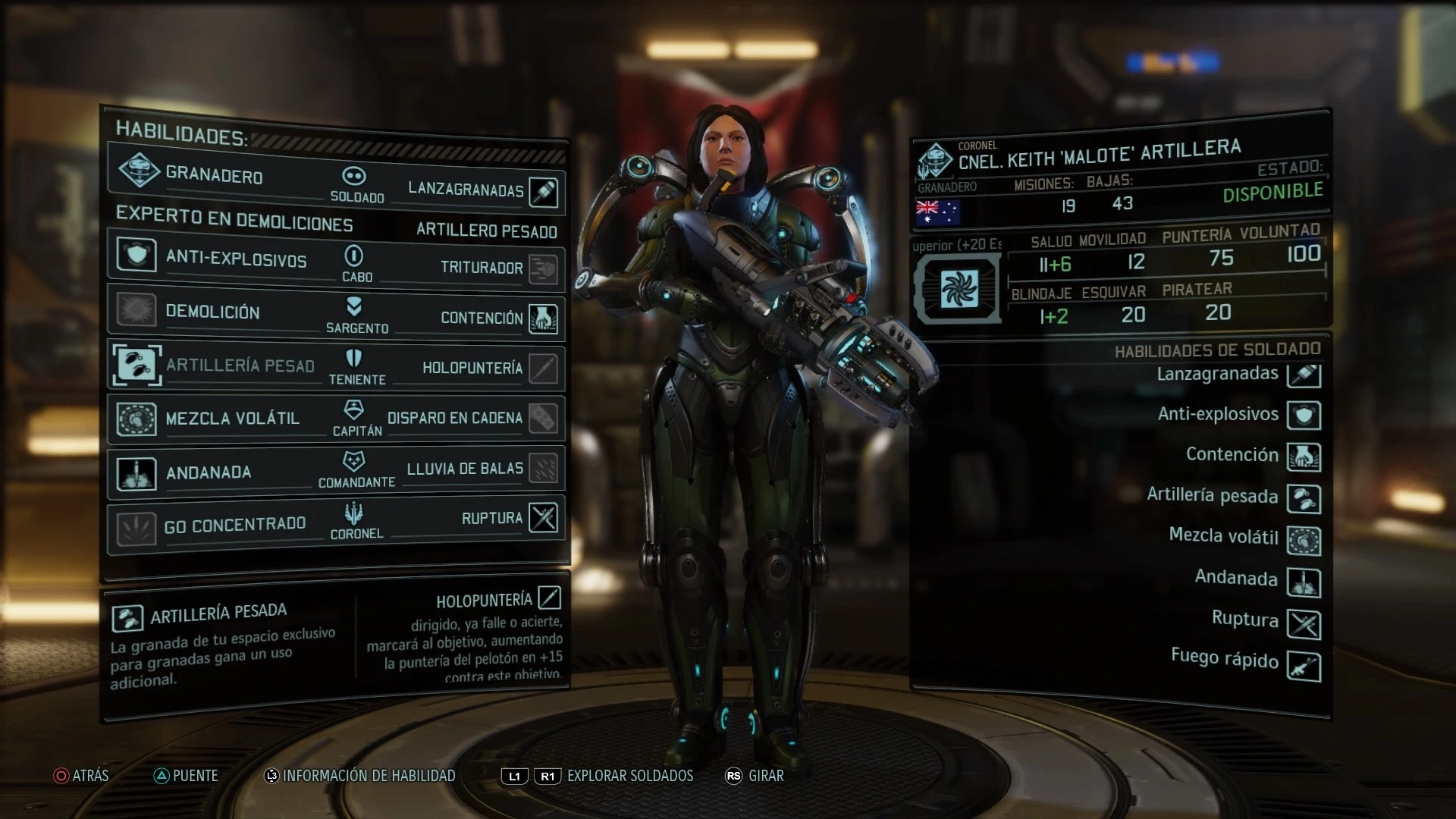Pick the Lluvia de Balas ability
Screen dimensions: 1456x819
pyautogui.click(x=542, y=468)
